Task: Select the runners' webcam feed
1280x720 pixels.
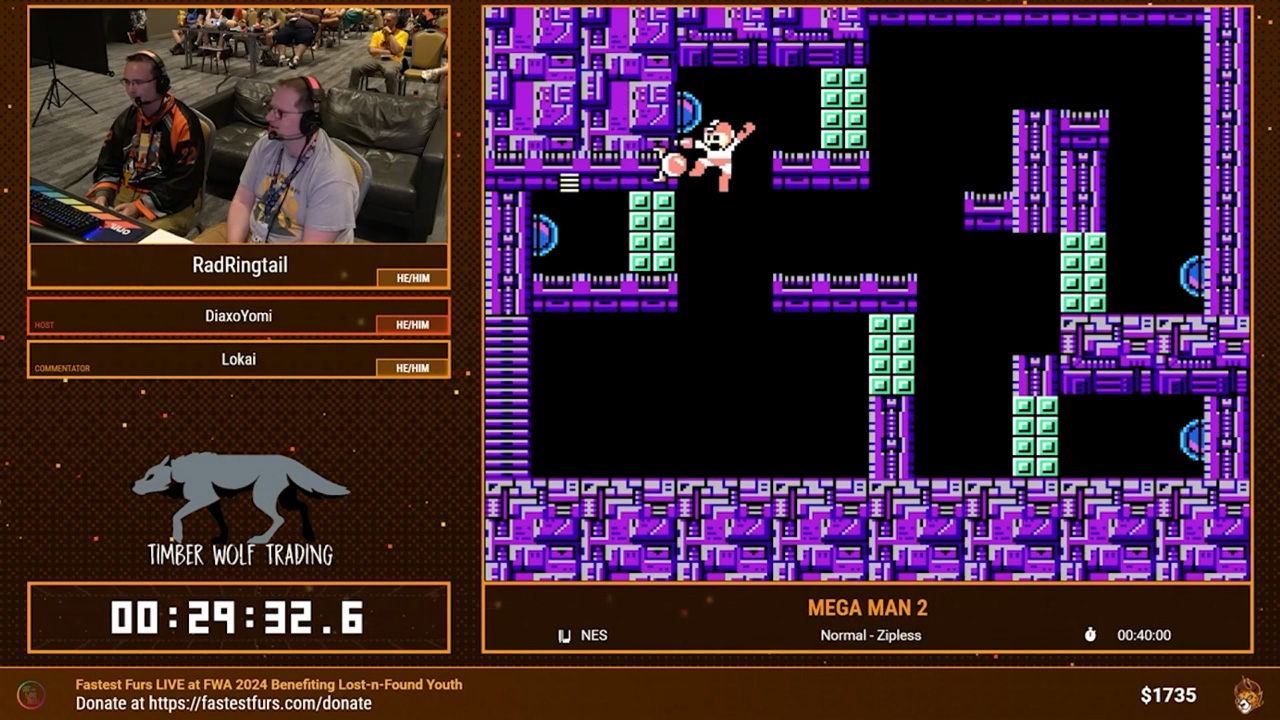Action: pos(238,125)
